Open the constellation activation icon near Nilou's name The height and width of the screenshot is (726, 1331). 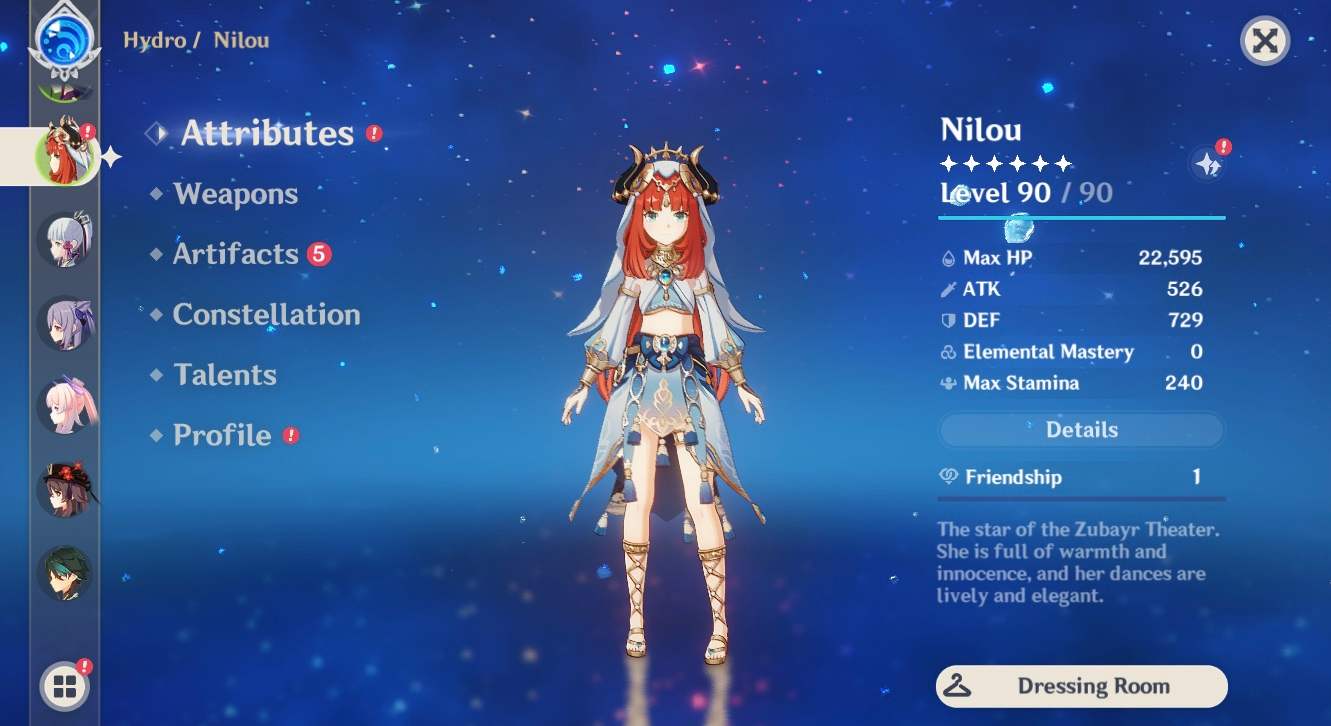(x=1207, y=163)
